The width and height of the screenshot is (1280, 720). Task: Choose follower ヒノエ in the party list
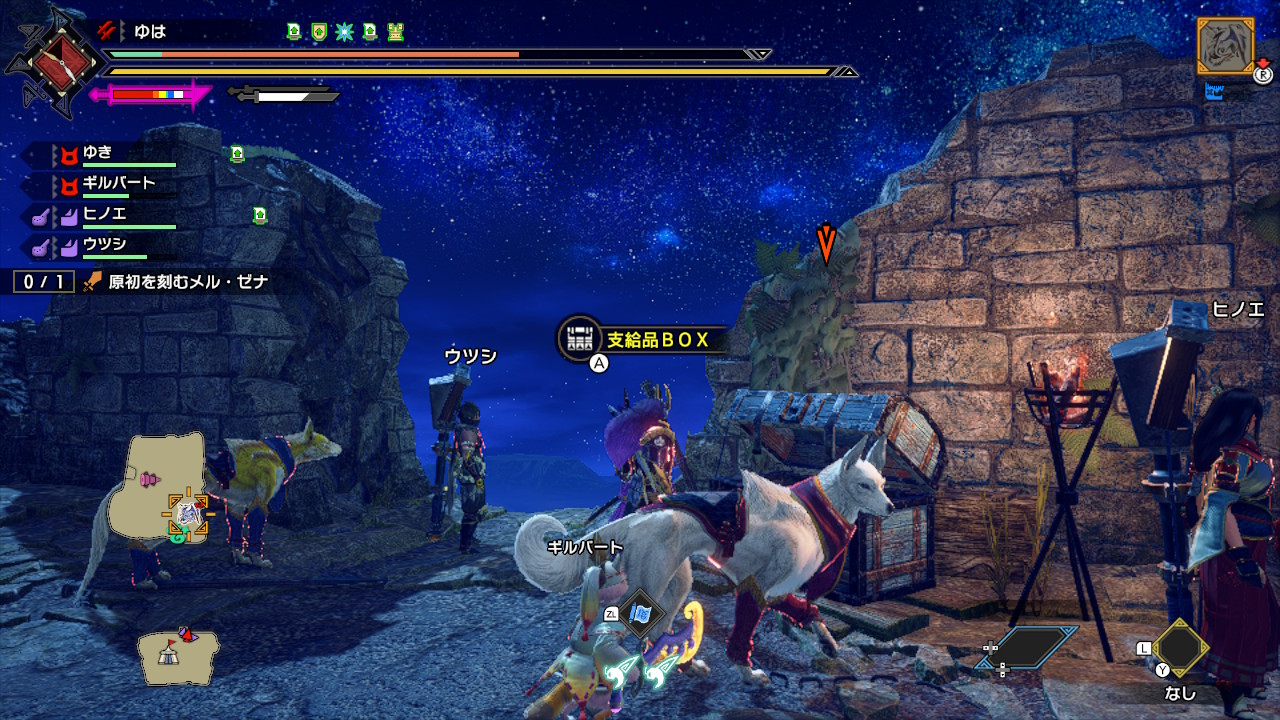pos(104,214)
